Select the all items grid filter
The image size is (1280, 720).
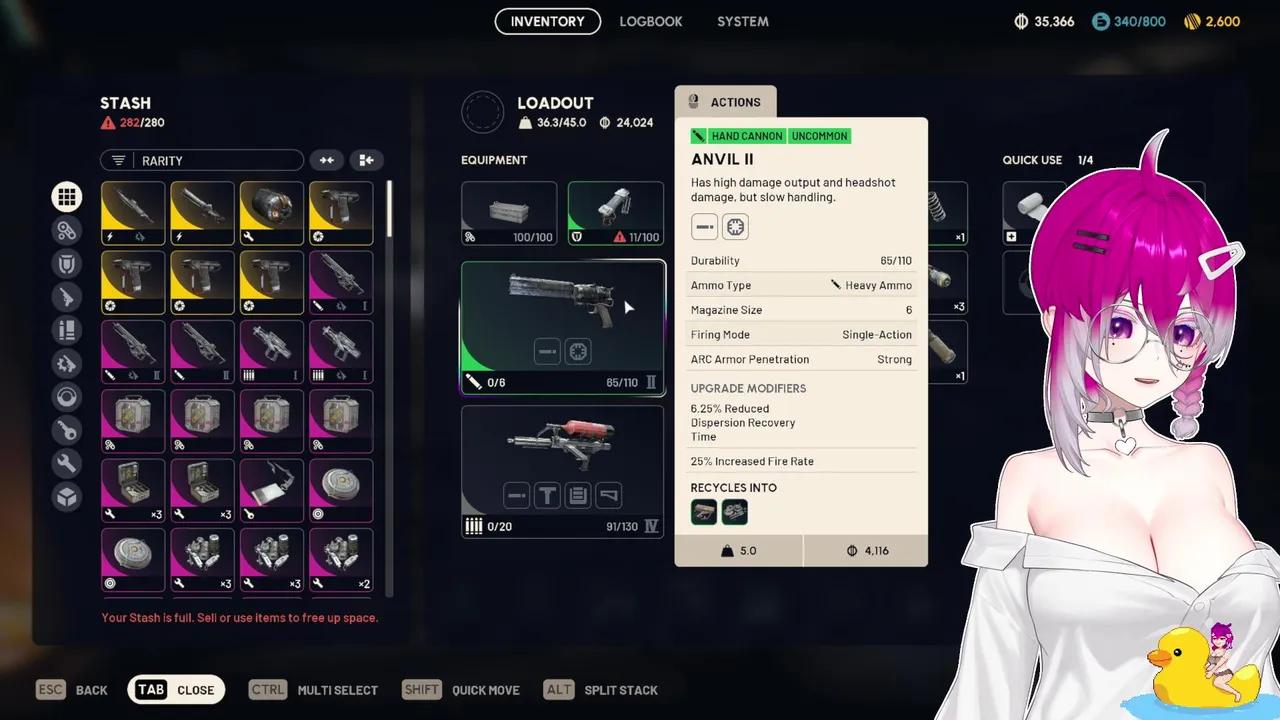(x=67, y=196)
